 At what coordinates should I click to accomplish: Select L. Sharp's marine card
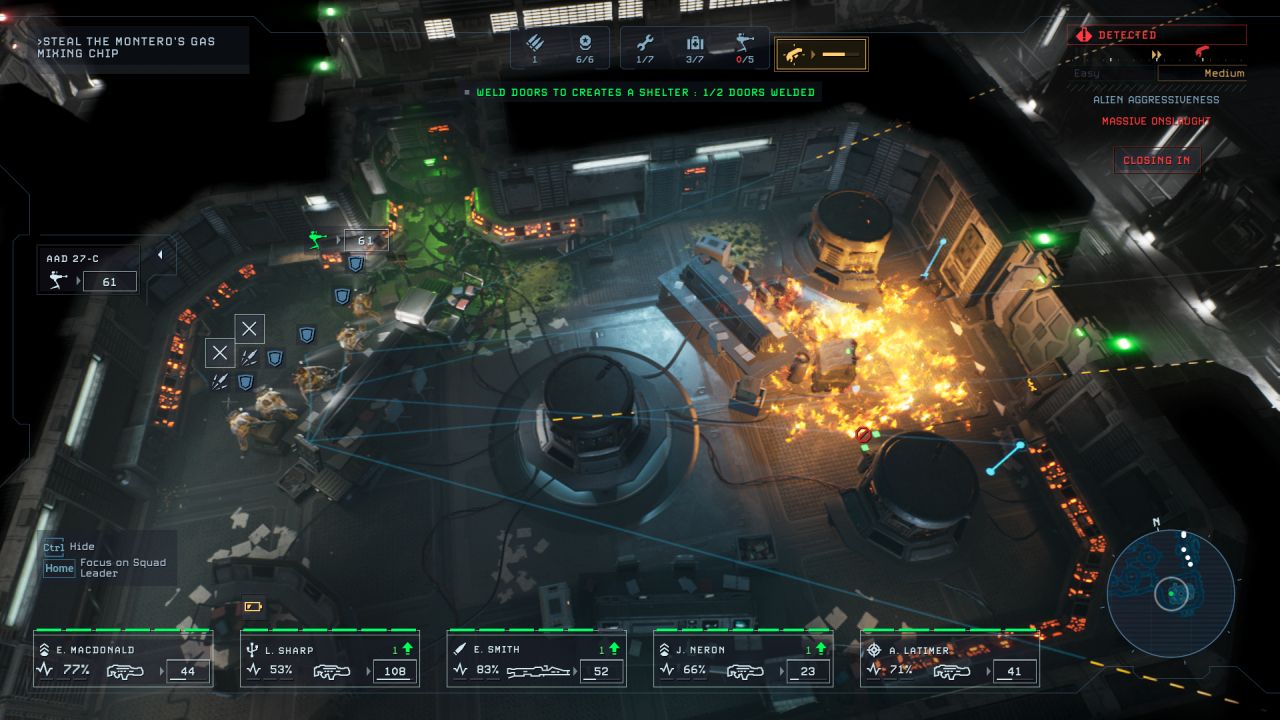(330, 660)
